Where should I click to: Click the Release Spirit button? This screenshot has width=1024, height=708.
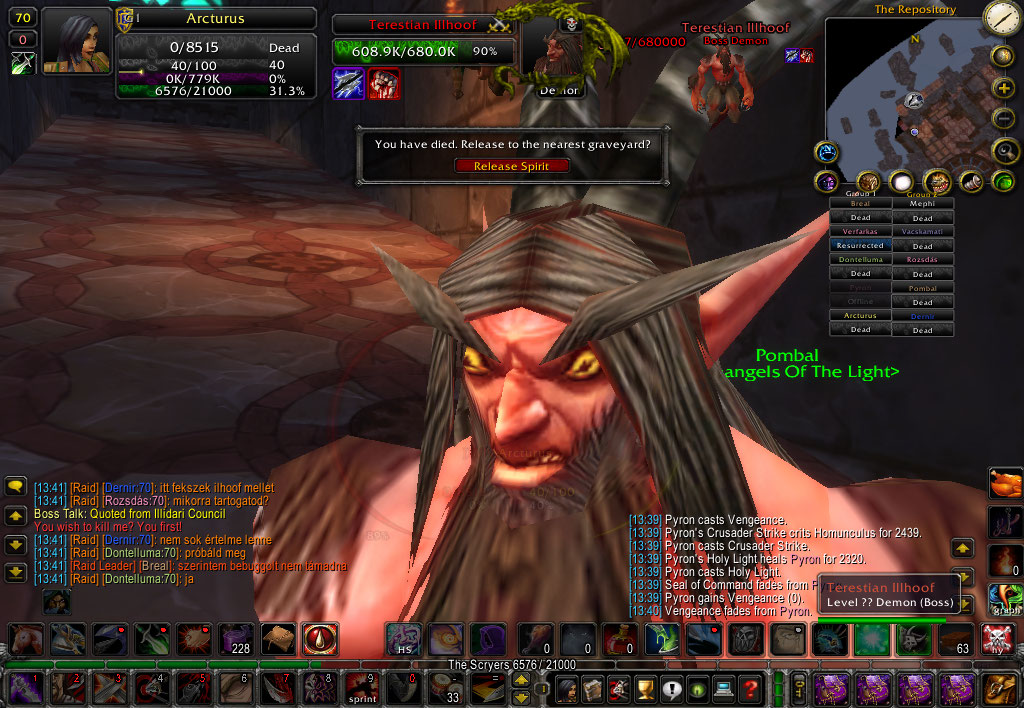click(x=511, y=166)
